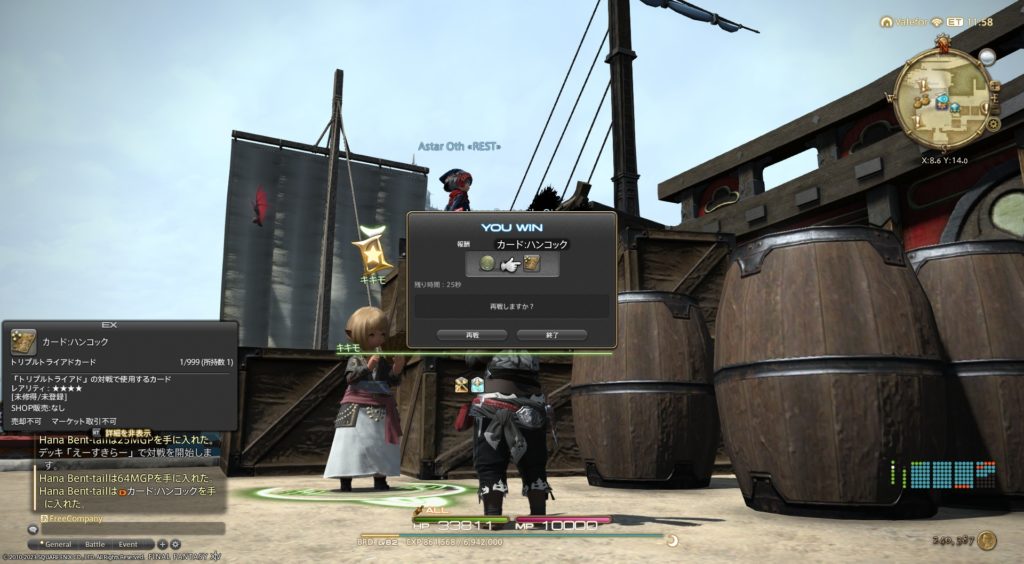Open chat log settings gear
The height and width of the screenshot is (564, 1024).
[x=175, y=544]
